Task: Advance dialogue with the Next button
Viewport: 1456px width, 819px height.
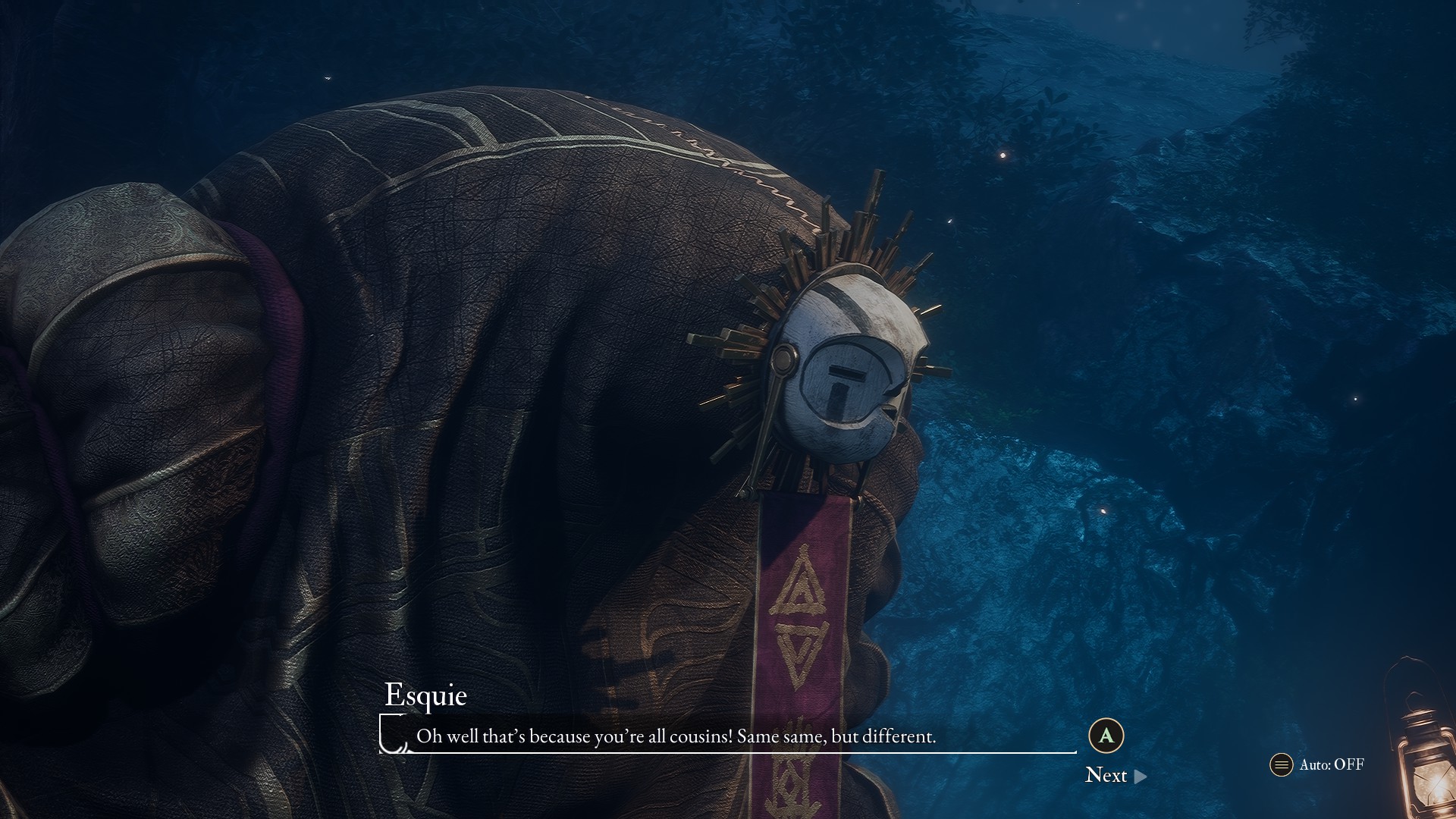Action: point(1115,775)
